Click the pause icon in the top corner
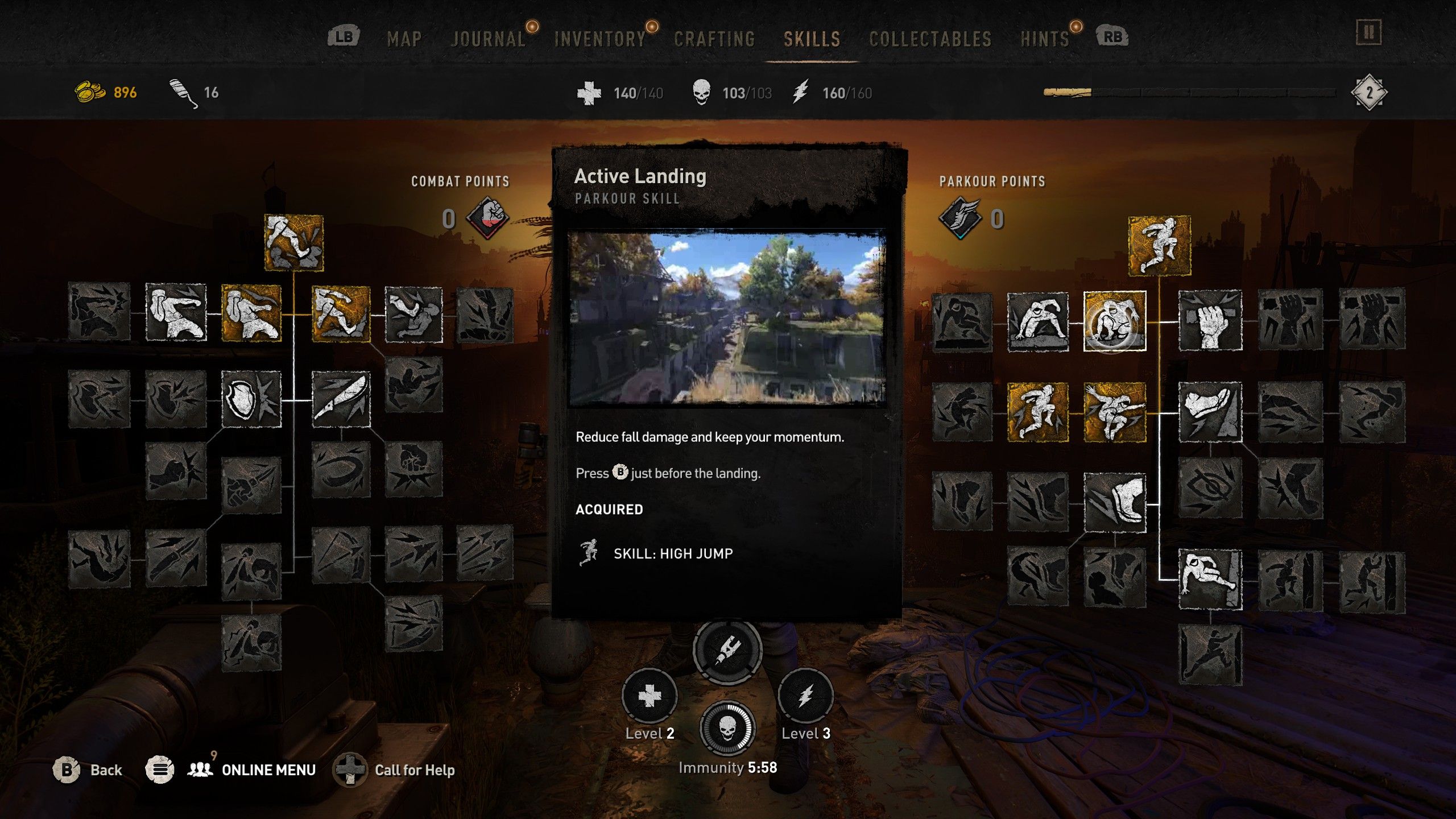The height and width of the screenshot is (819, 1456). tap(1368, 32)
